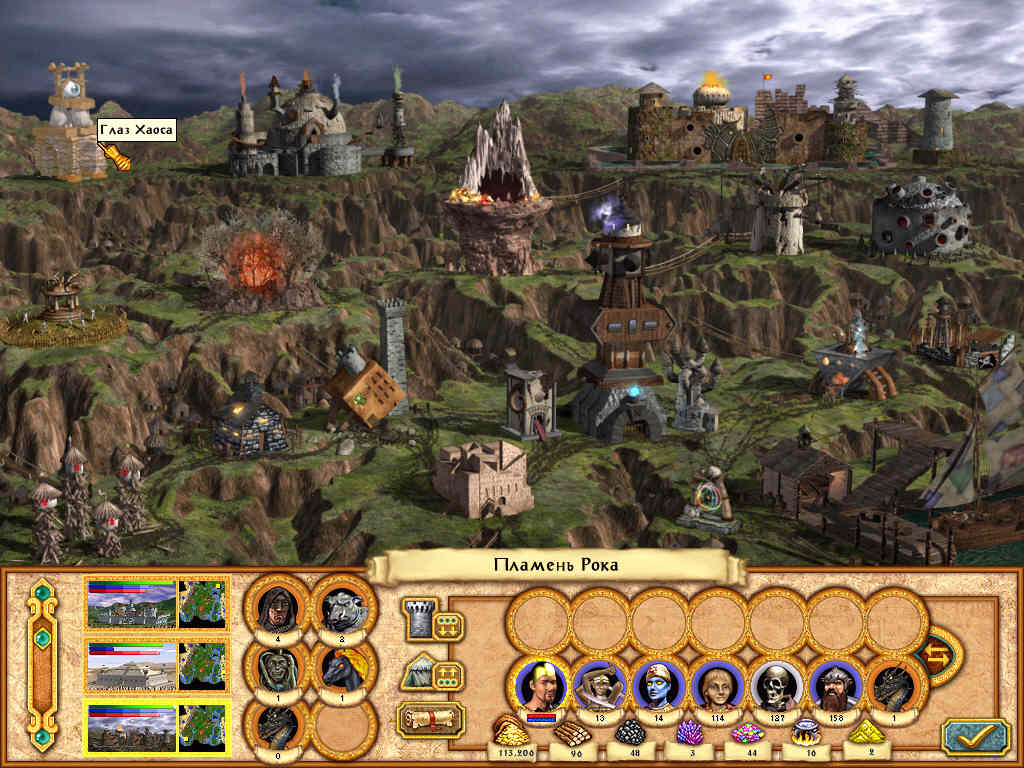Confirm and exit with the checkmark button

(x=974, y=735)
